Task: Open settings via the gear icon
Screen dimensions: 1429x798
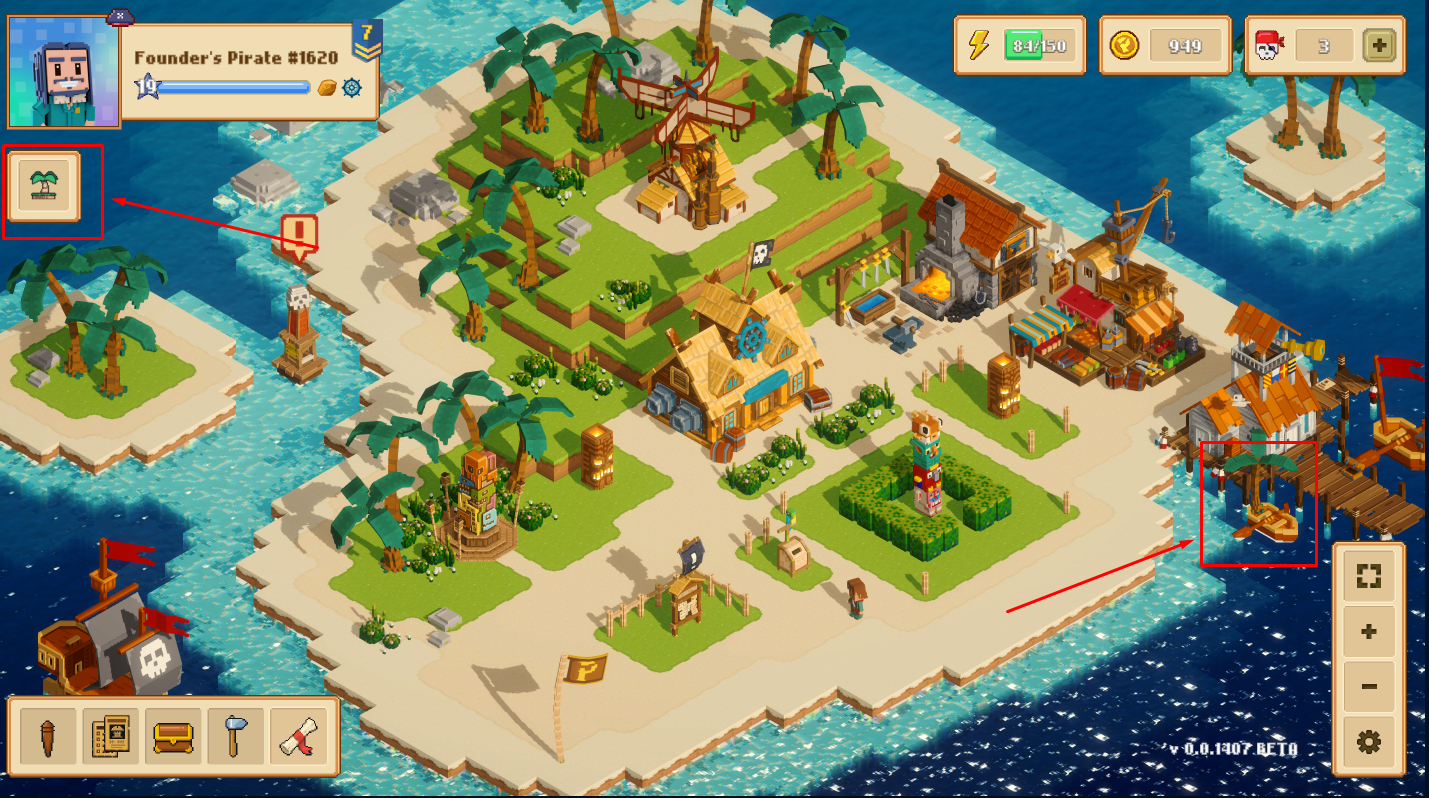Action: point(1369,742)
